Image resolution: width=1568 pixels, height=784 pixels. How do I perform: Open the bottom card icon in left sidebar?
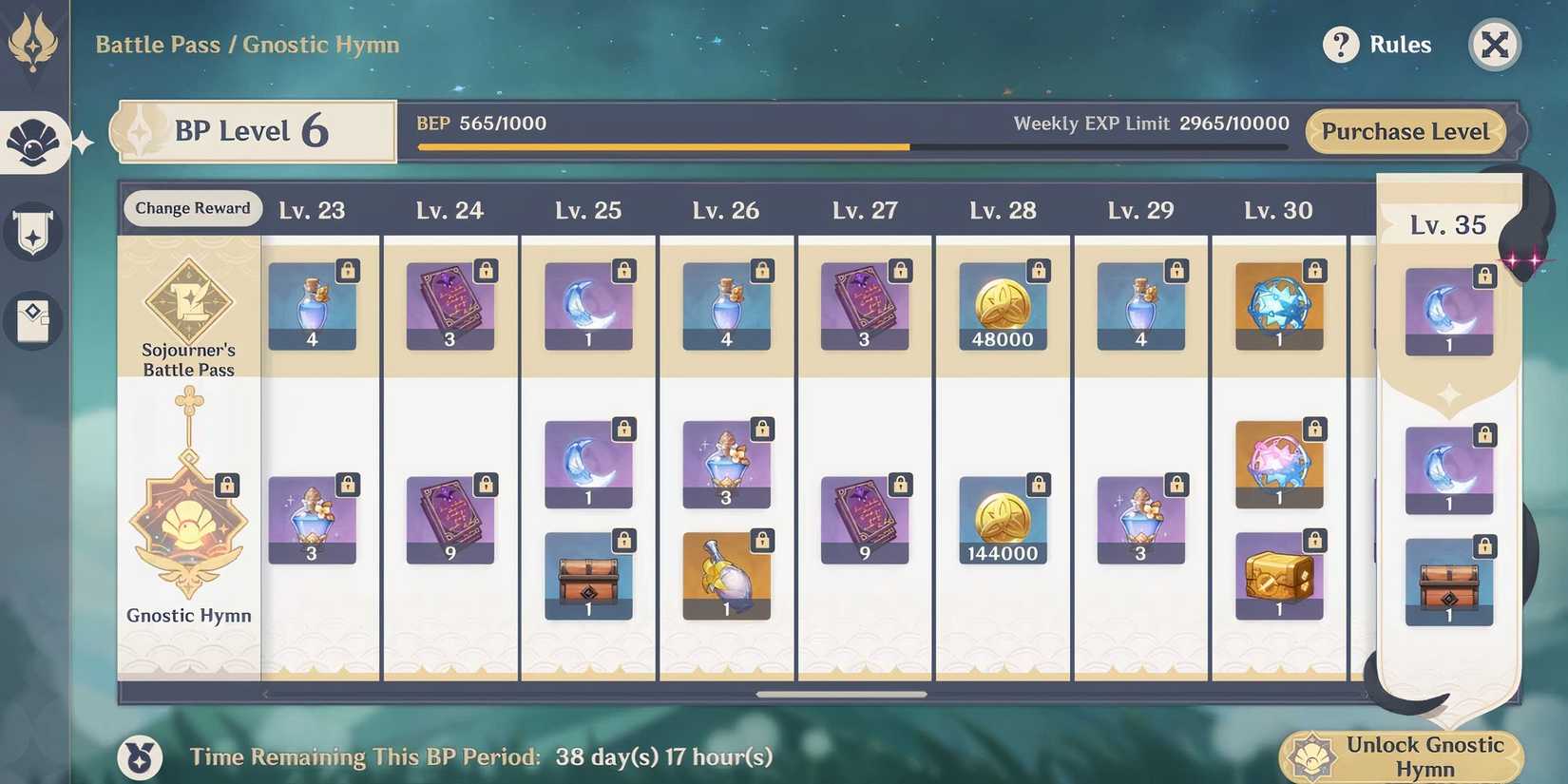pyautogui.click(x=31, y=321)
